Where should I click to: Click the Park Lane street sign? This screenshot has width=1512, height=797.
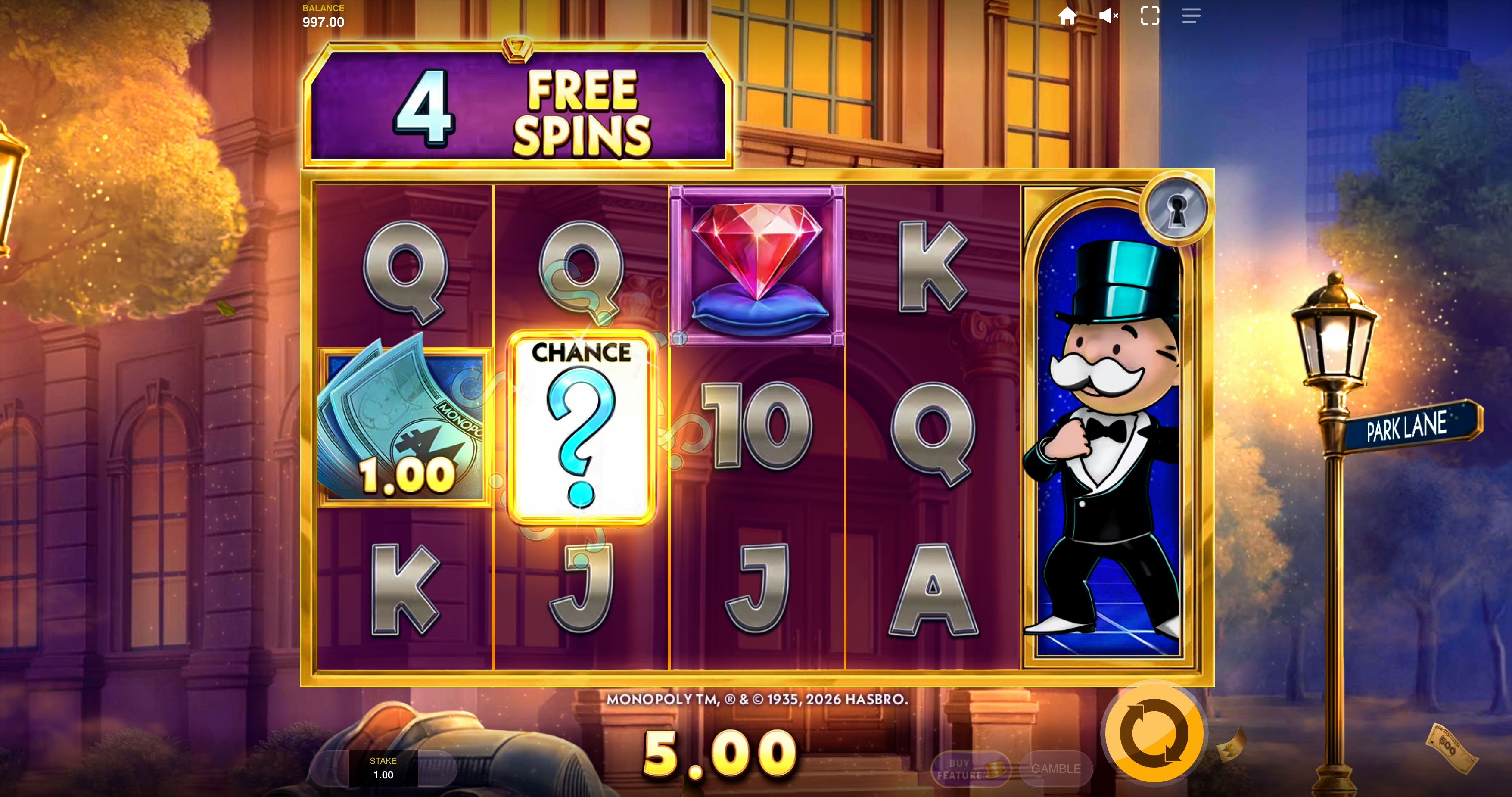pos(1413,427)
